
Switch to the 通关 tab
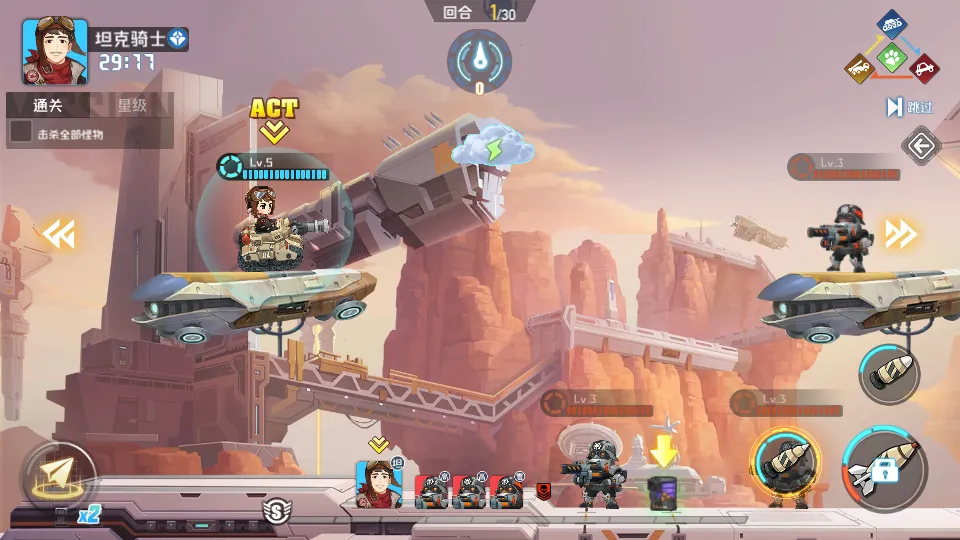[47, 105]
